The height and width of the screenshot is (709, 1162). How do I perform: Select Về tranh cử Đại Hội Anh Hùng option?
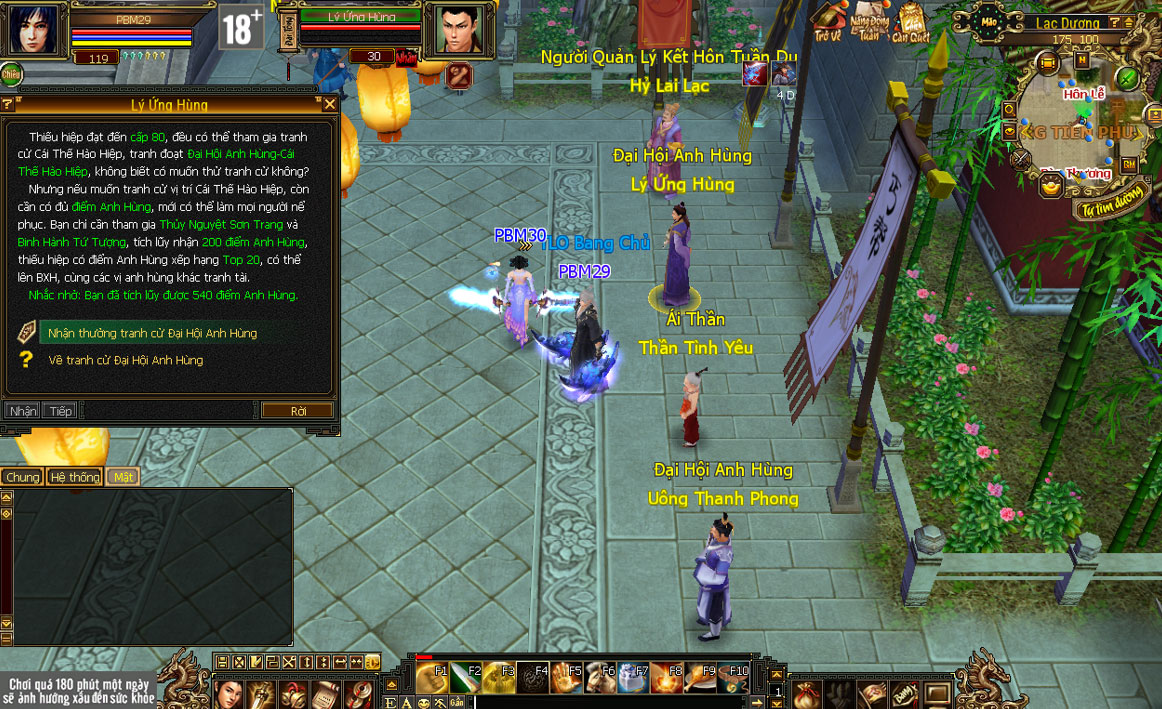click(x=125, y=360)
